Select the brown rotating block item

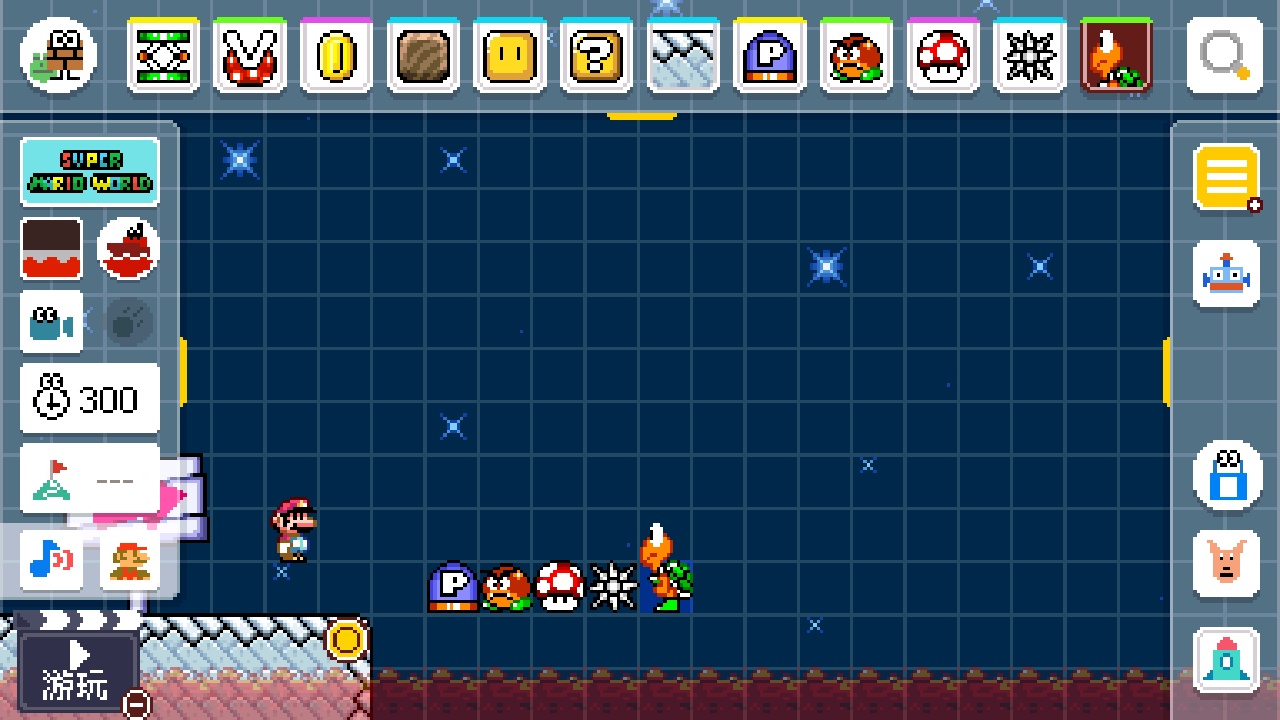[x=423, y=55]
